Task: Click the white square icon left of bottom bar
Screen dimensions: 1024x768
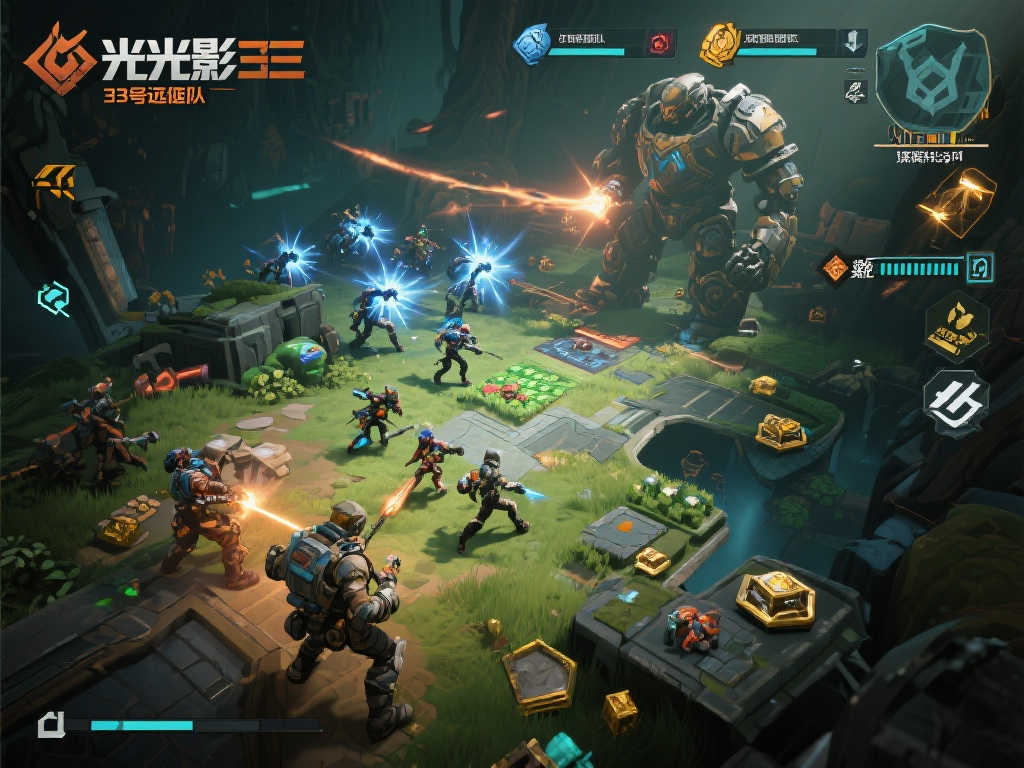Action: (51, 724)
